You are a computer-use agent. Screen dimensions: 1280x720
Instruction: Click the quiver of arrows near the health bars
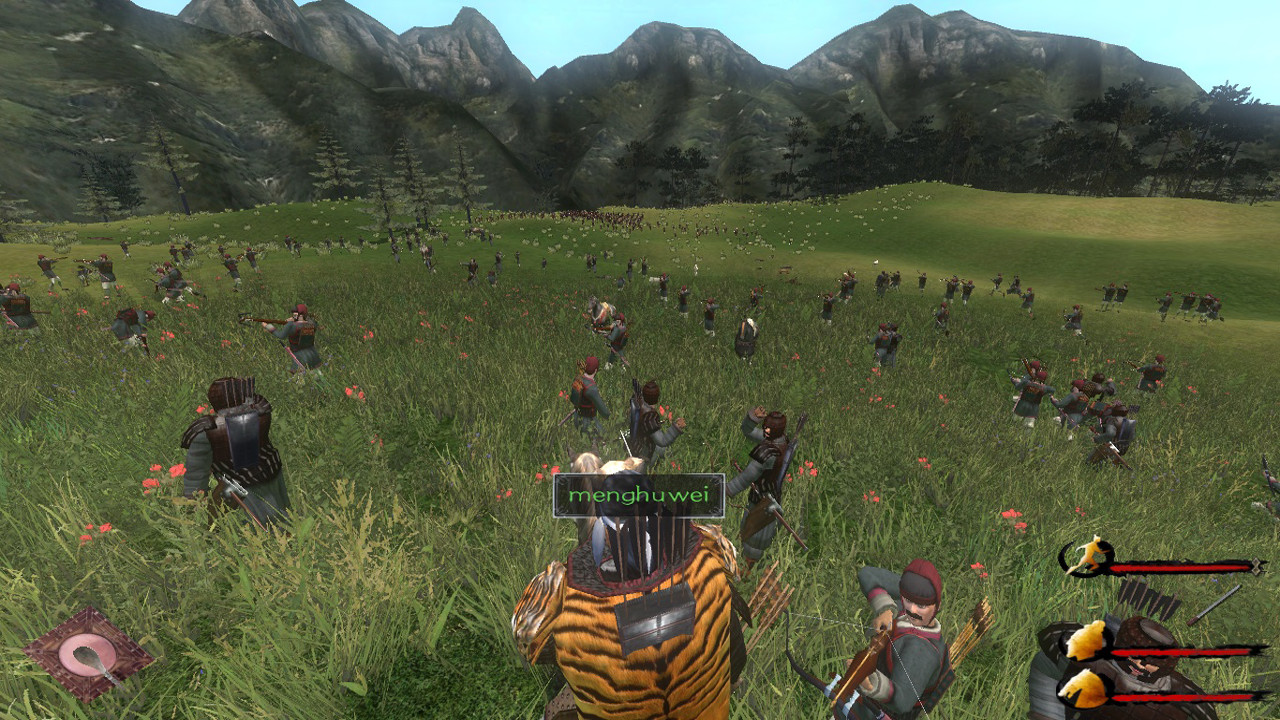tap(1145, 600)
